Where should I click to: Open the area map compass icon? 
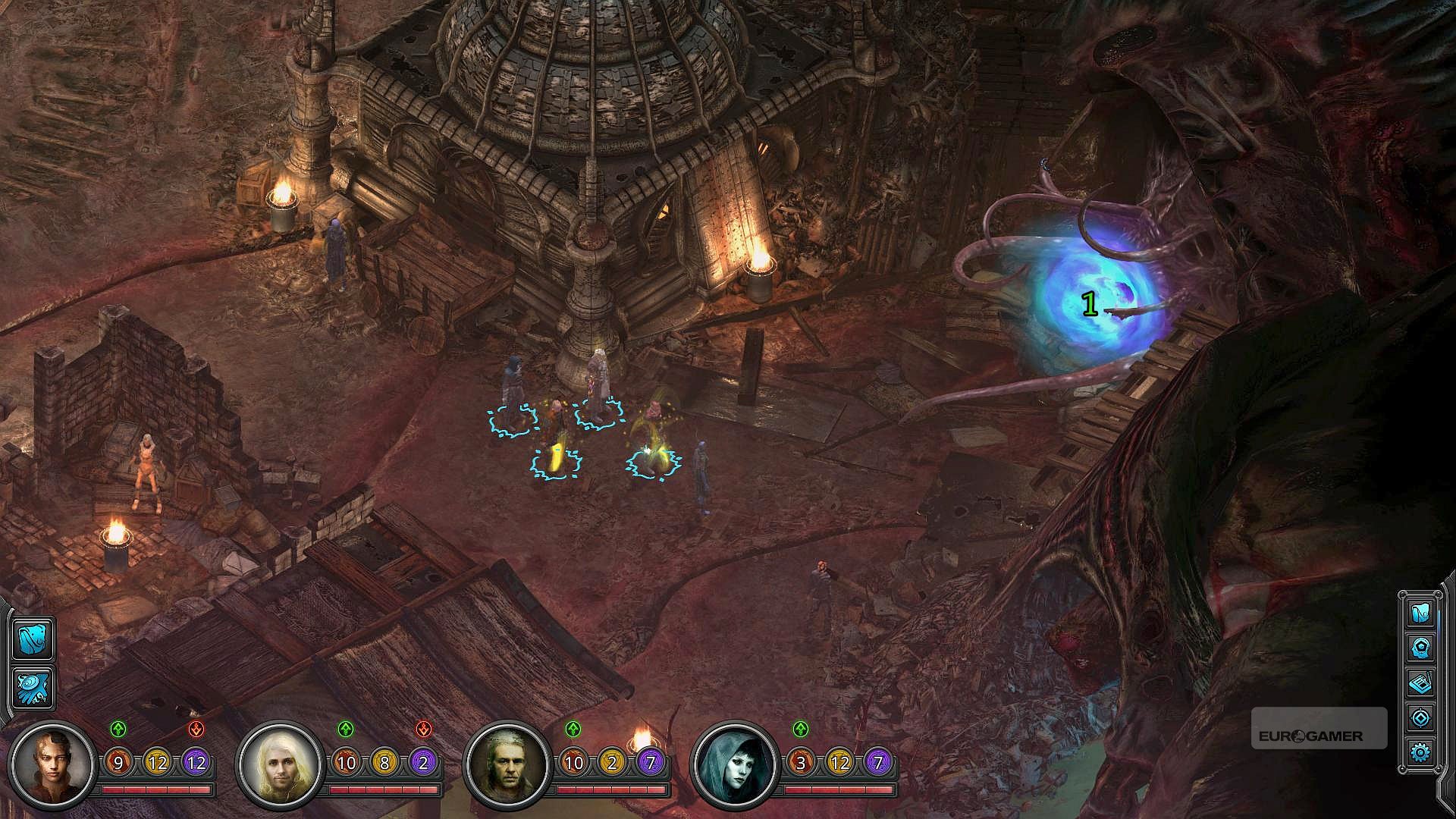click(x=1420, y=717)
